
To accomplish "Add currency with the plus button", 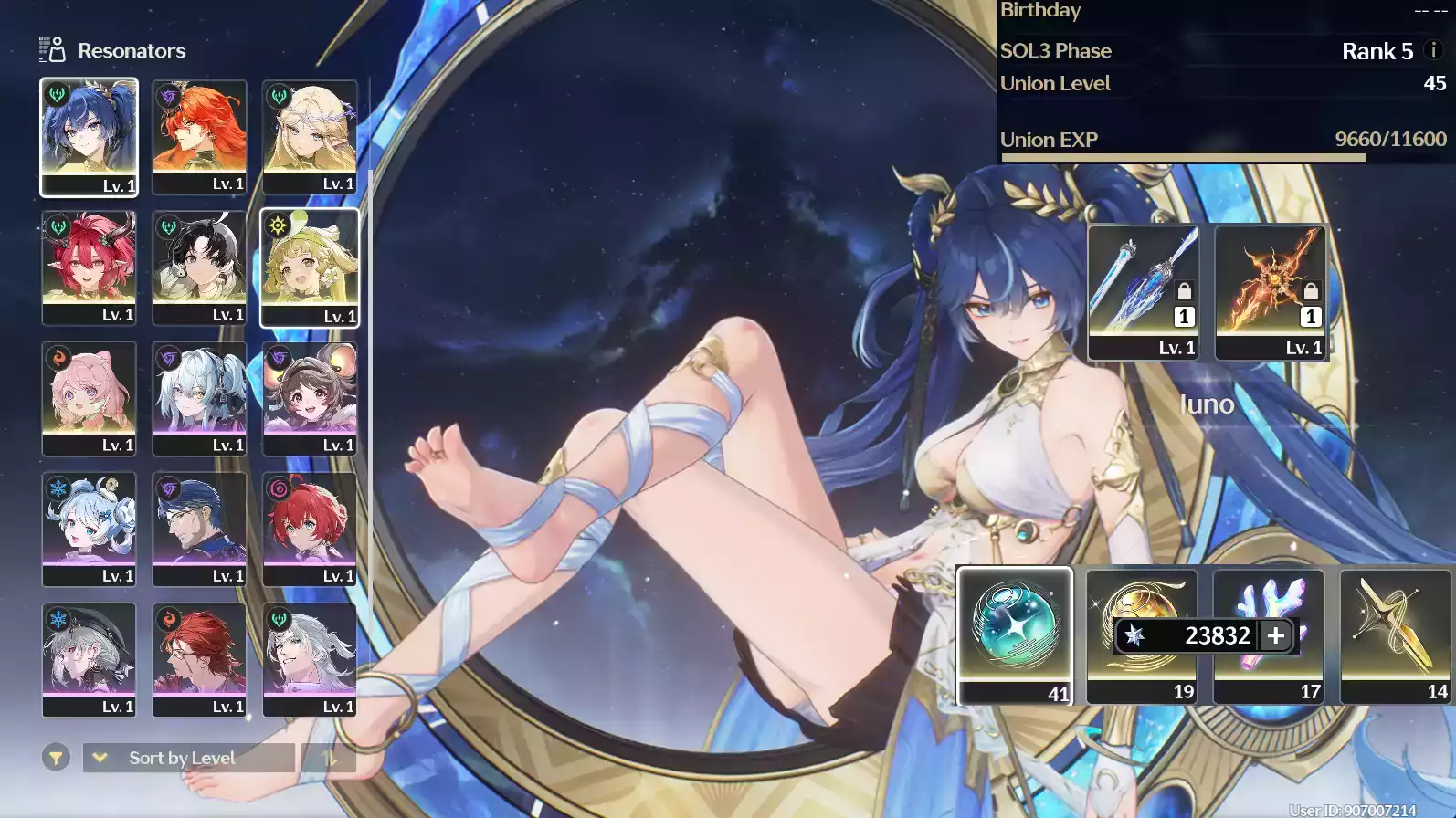I will [x=1276, y=635].
